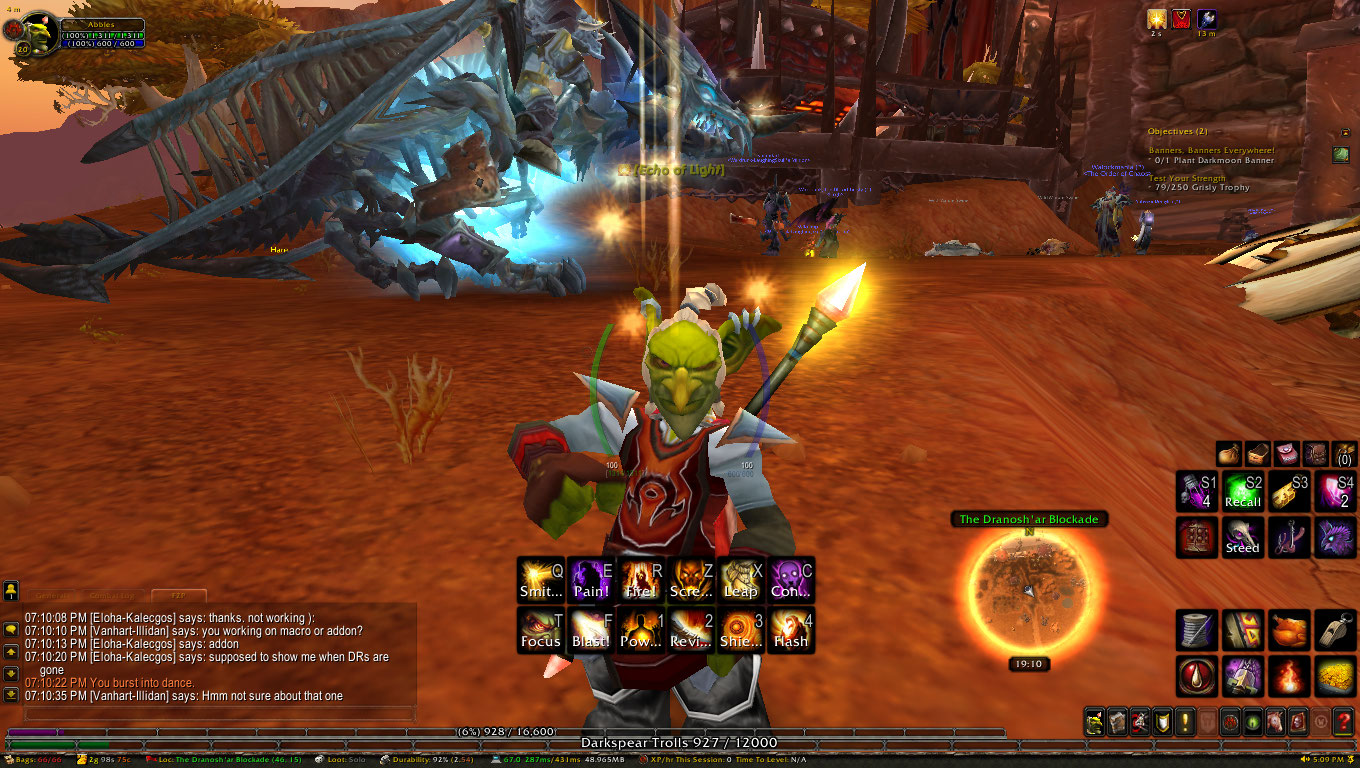Use the Leap ability icon

pos(741,580)
